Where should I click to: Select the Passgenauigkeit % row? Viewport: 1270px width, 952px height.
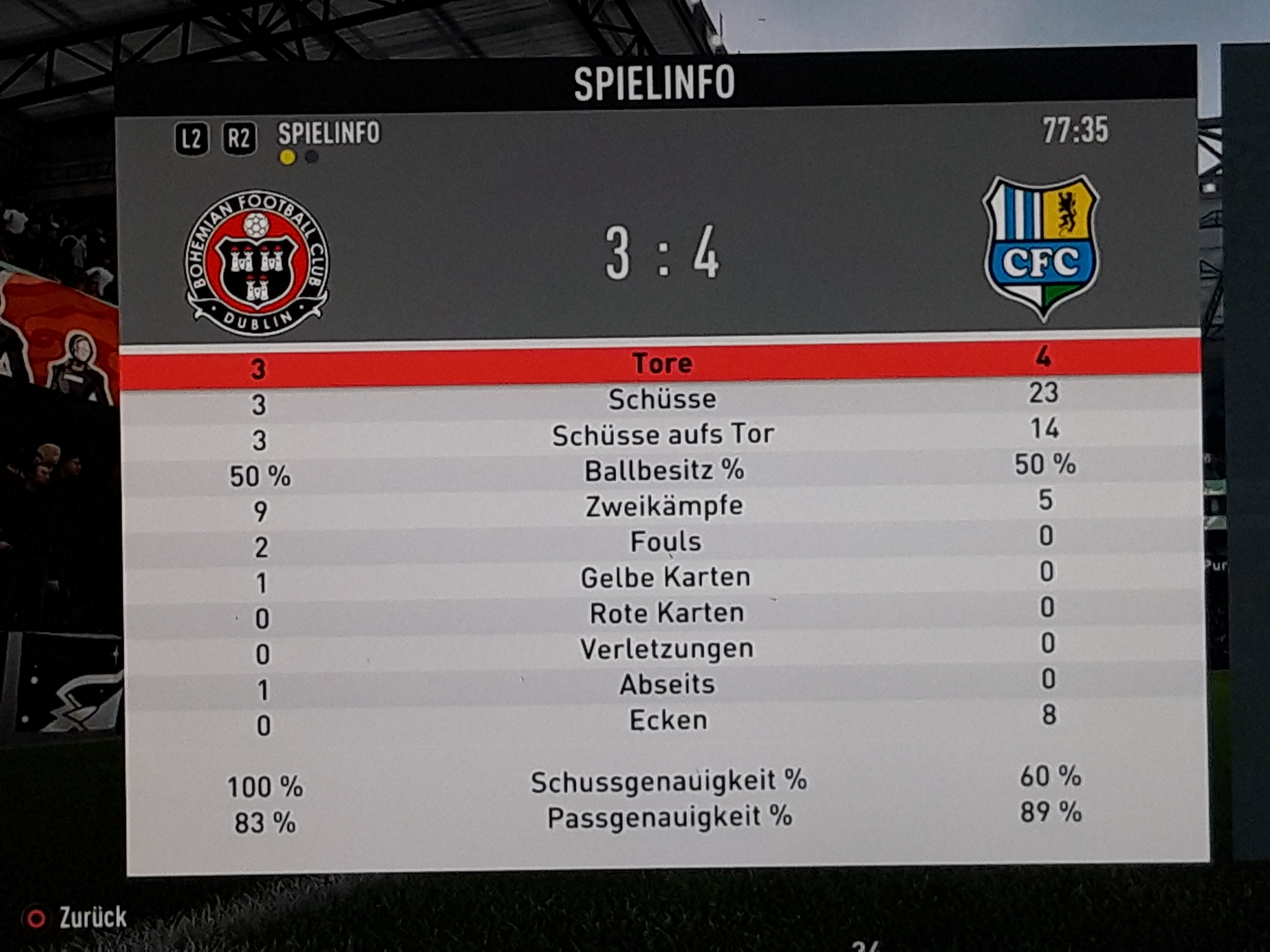tap(669, 817)
